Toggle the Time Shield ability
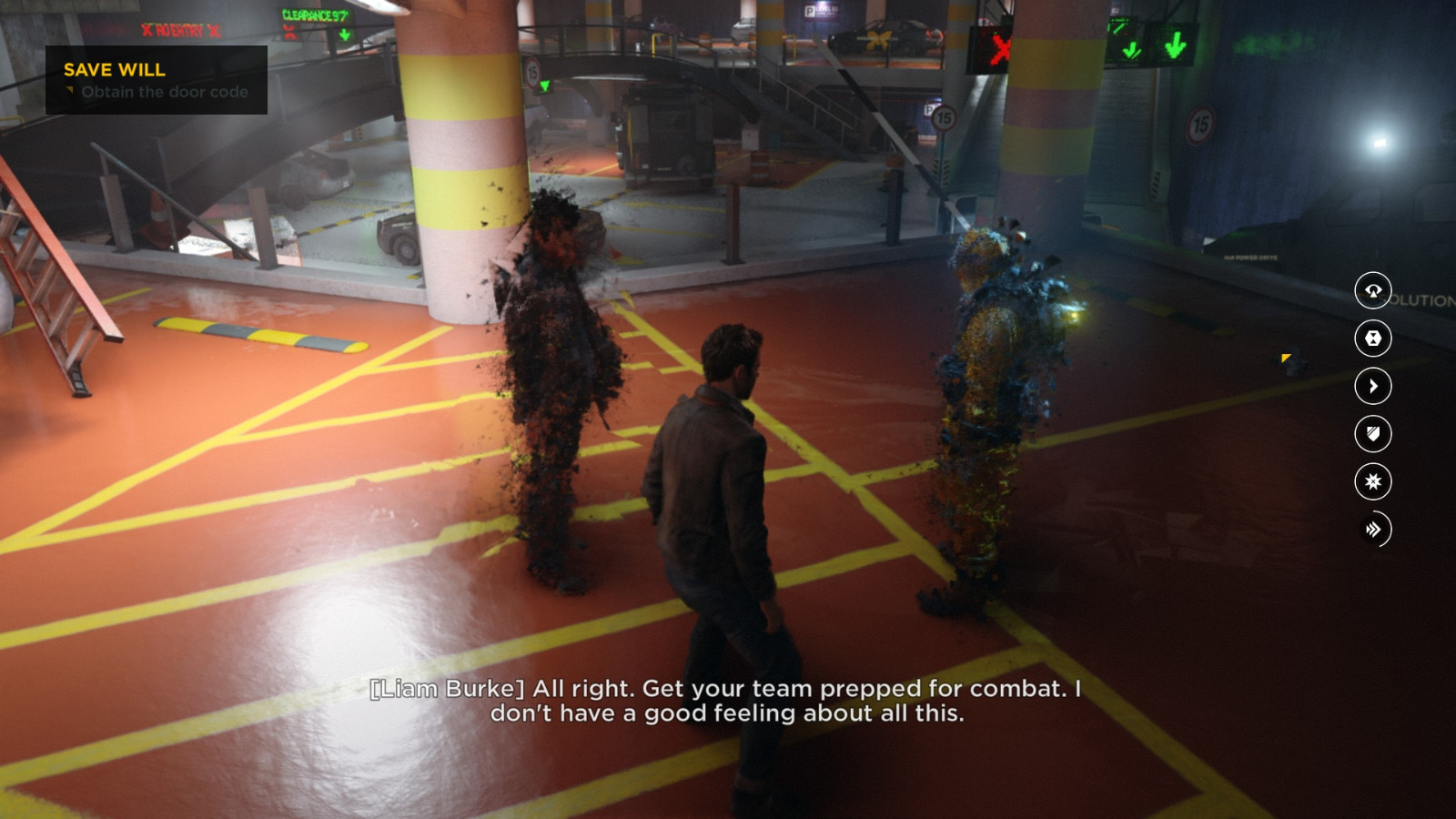The image size is (1456, 819). pos(1374,433)
